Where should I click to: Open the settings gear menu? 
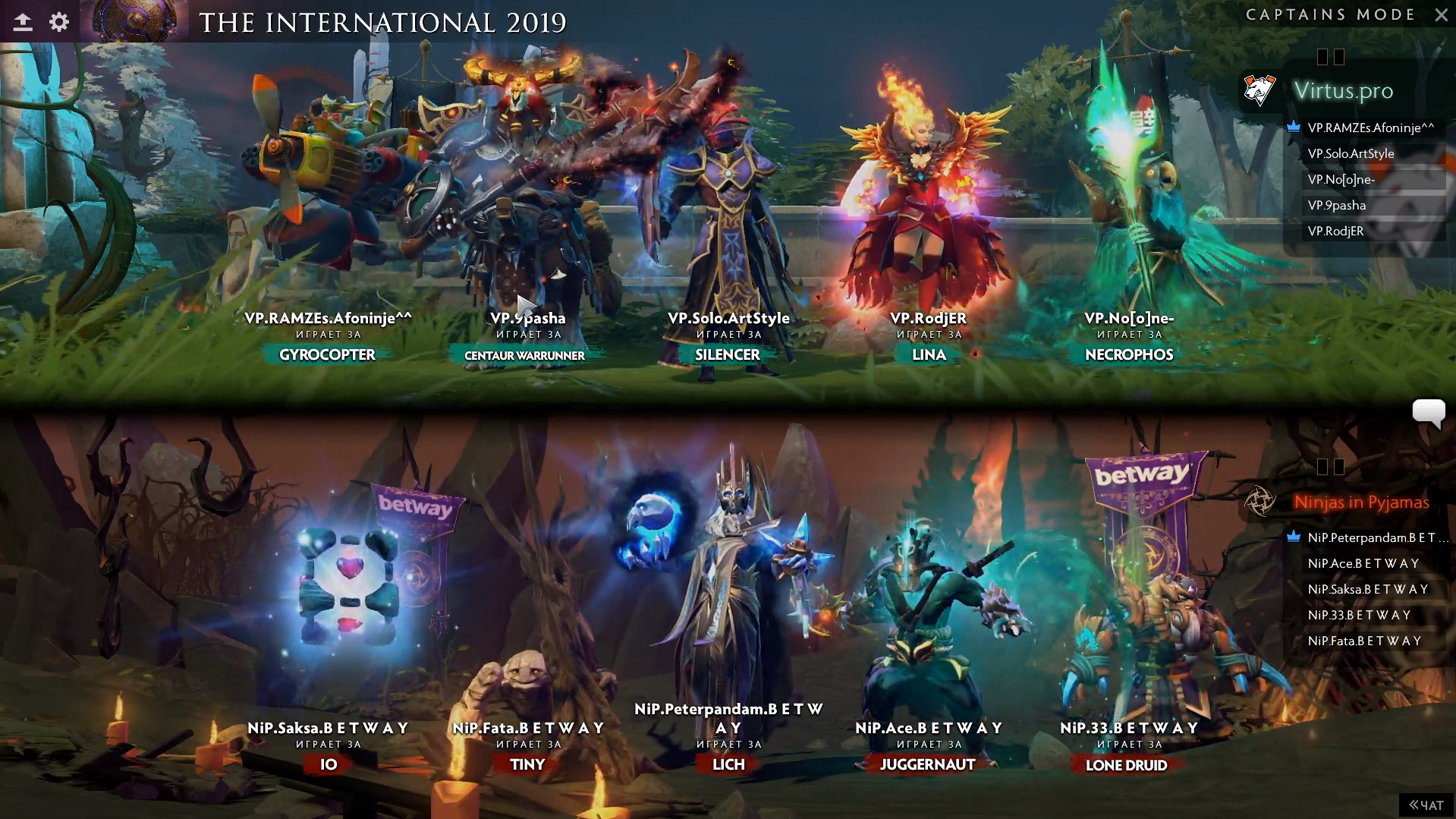point(59,22)
